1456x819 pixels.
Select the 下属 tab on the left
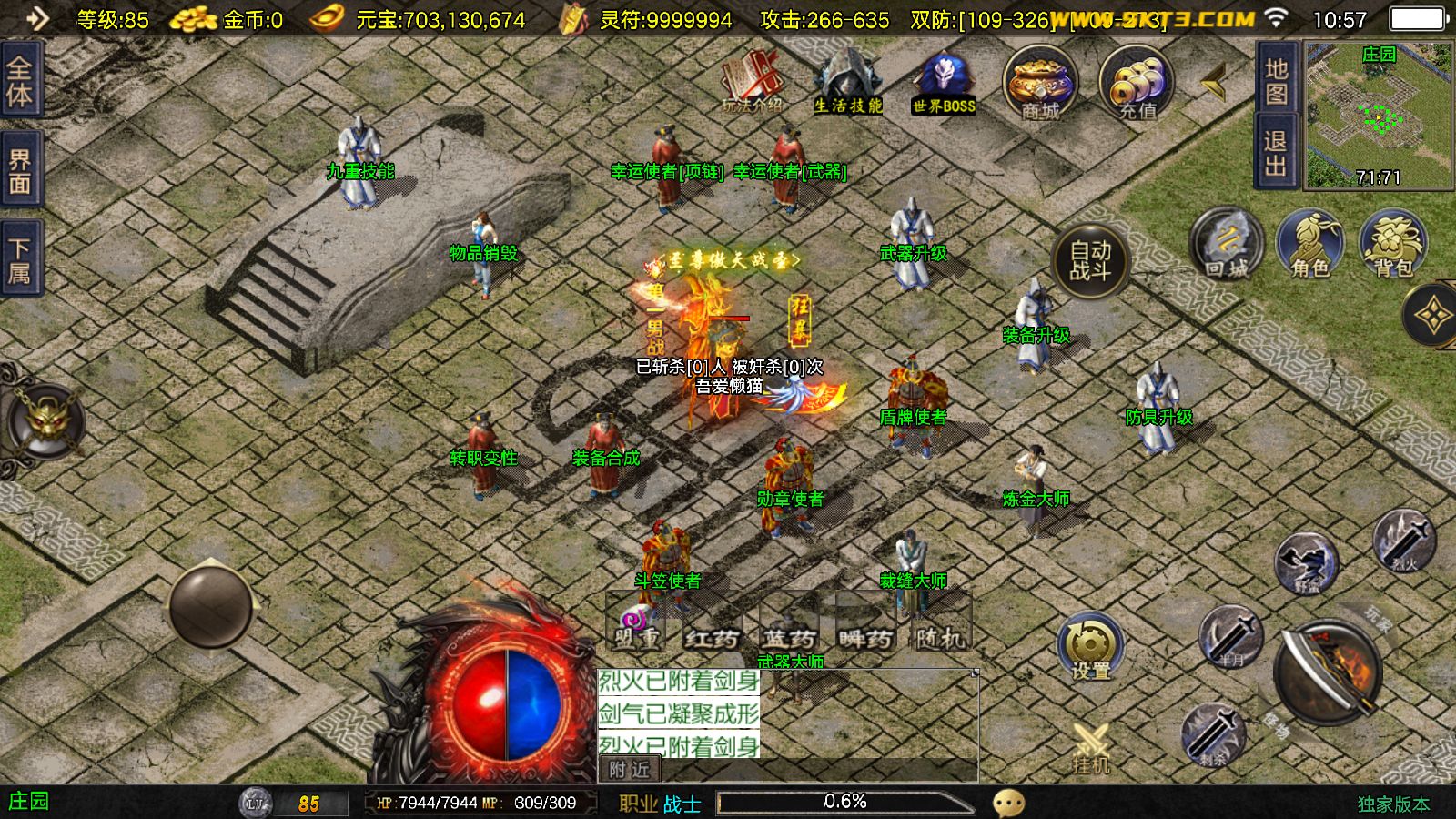click(20, 260)
